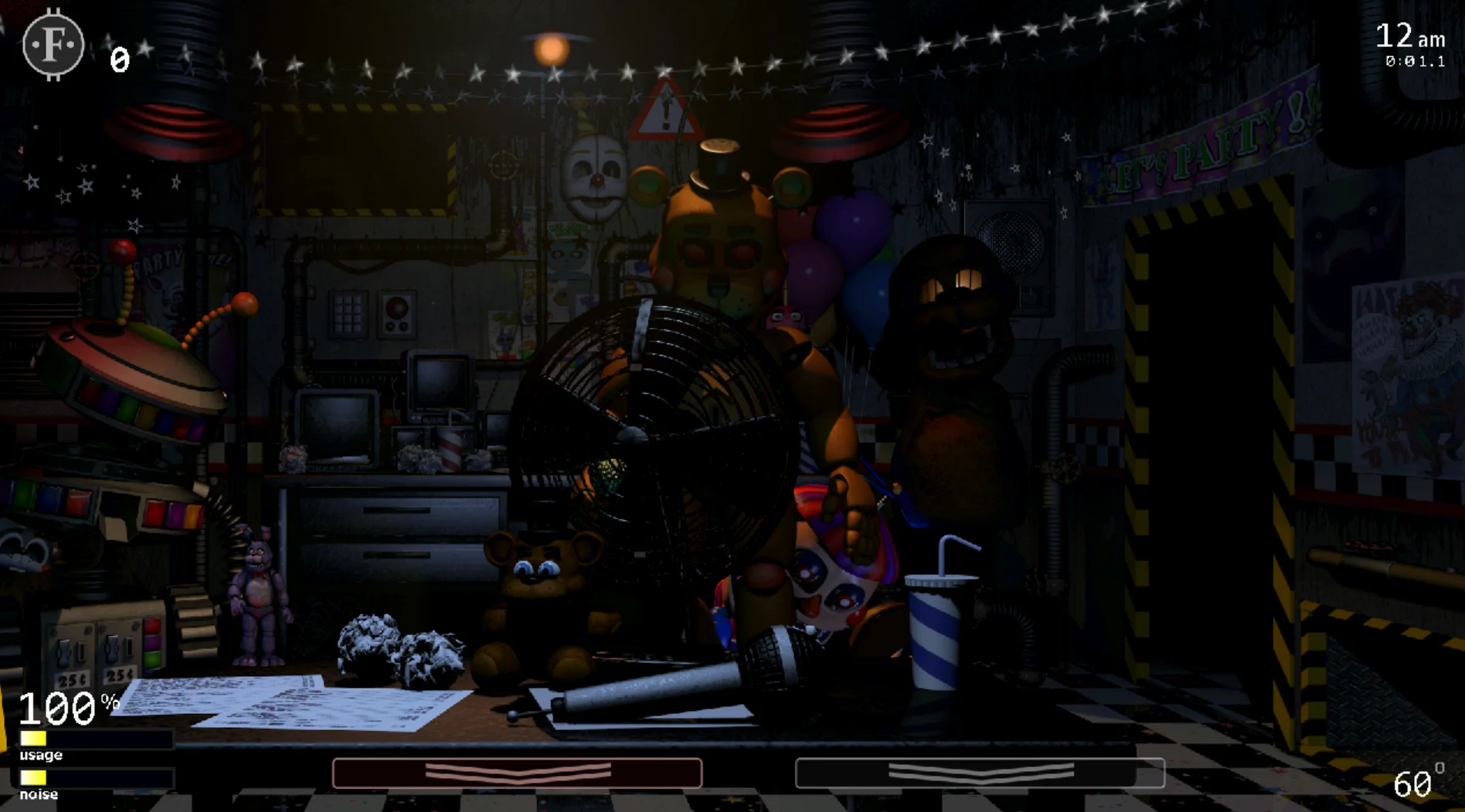Viewport: 1465px width, 812px height.
Task: Click the Faz-Coin counter icon
Action: pos(52,44)
